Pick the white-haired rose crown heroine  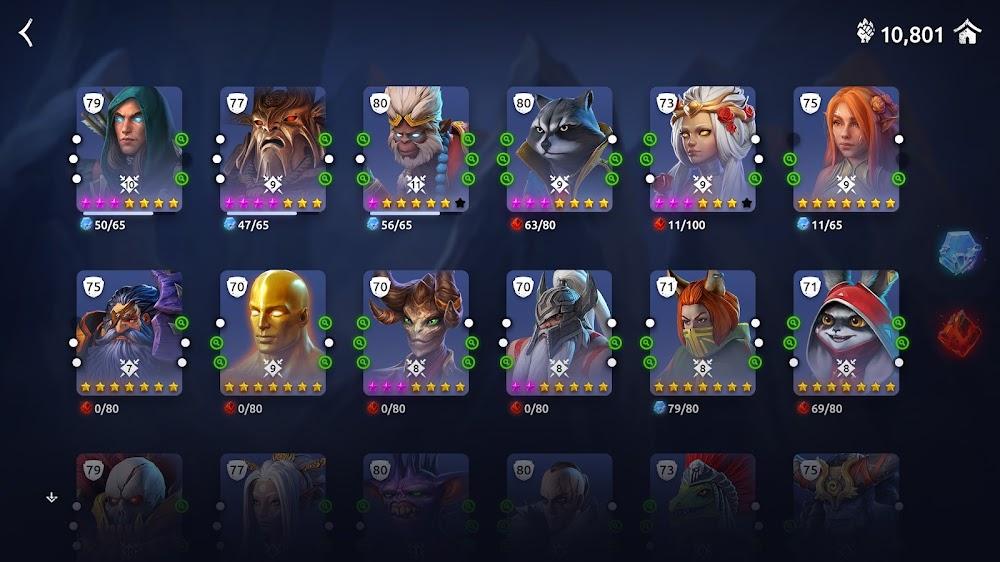tap(702, 147)
